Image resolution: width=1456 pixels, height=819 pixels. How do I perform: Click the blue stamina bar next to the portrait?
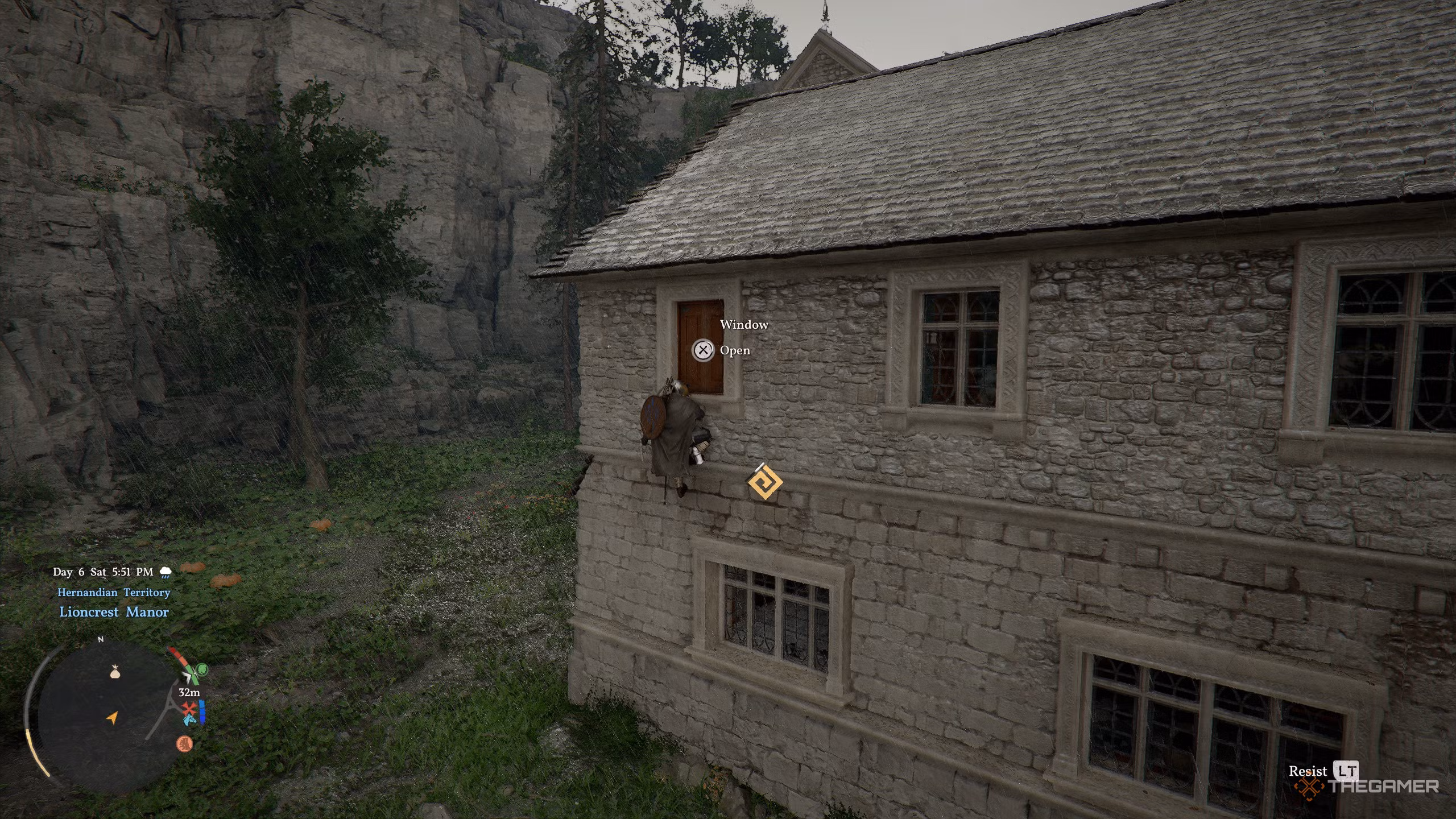(201, 712)
